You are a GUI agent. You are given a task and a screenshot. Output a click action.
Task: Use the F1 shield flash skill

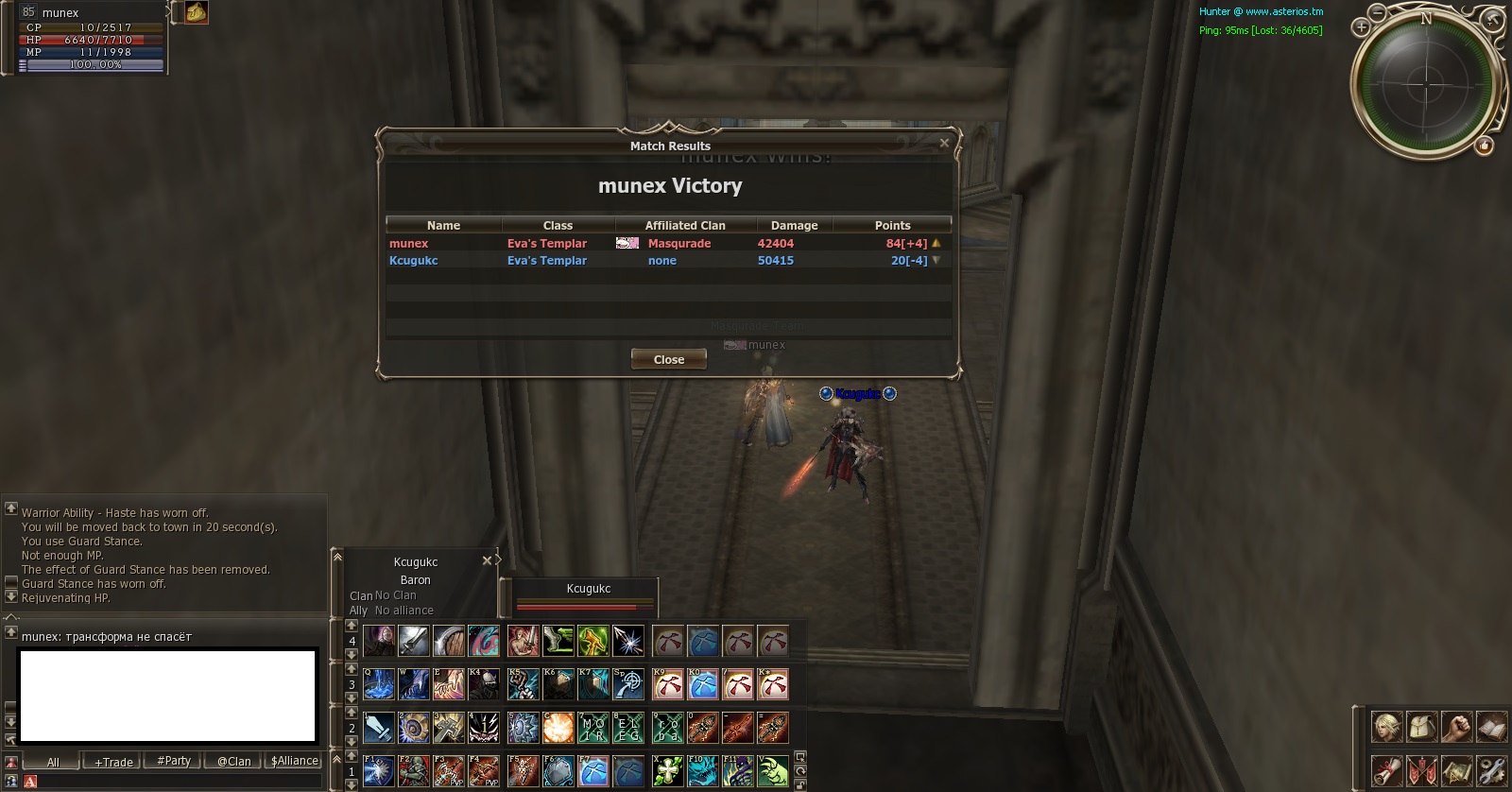click(x=379, y=771)
